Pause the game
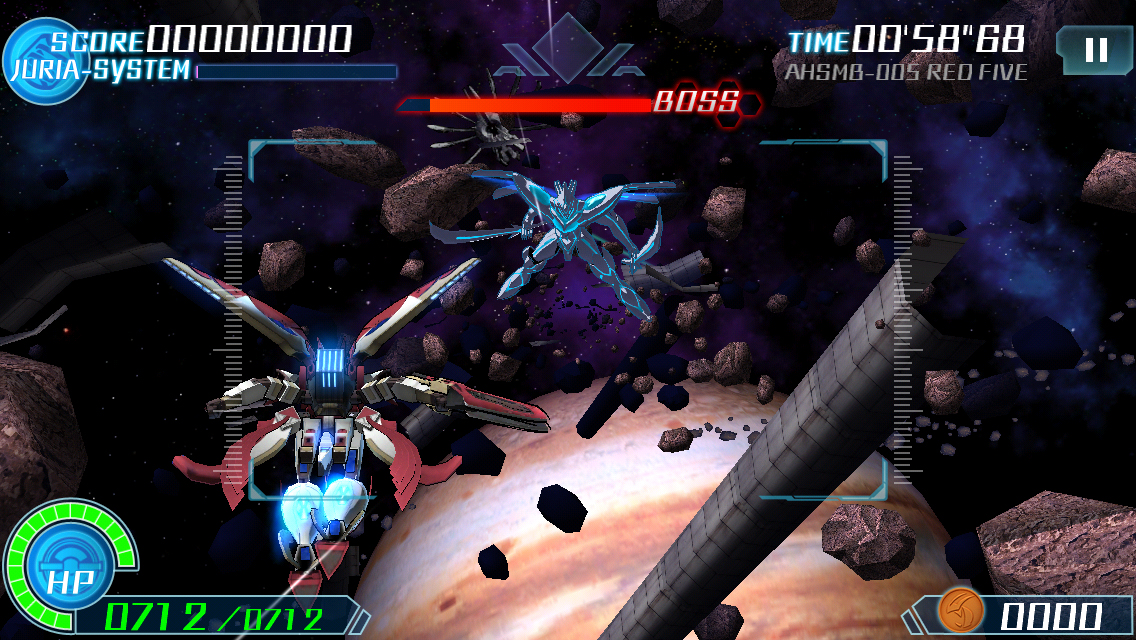This screenshot has height=640, width=1136. pyautogui.click(x=1095, y=50)
